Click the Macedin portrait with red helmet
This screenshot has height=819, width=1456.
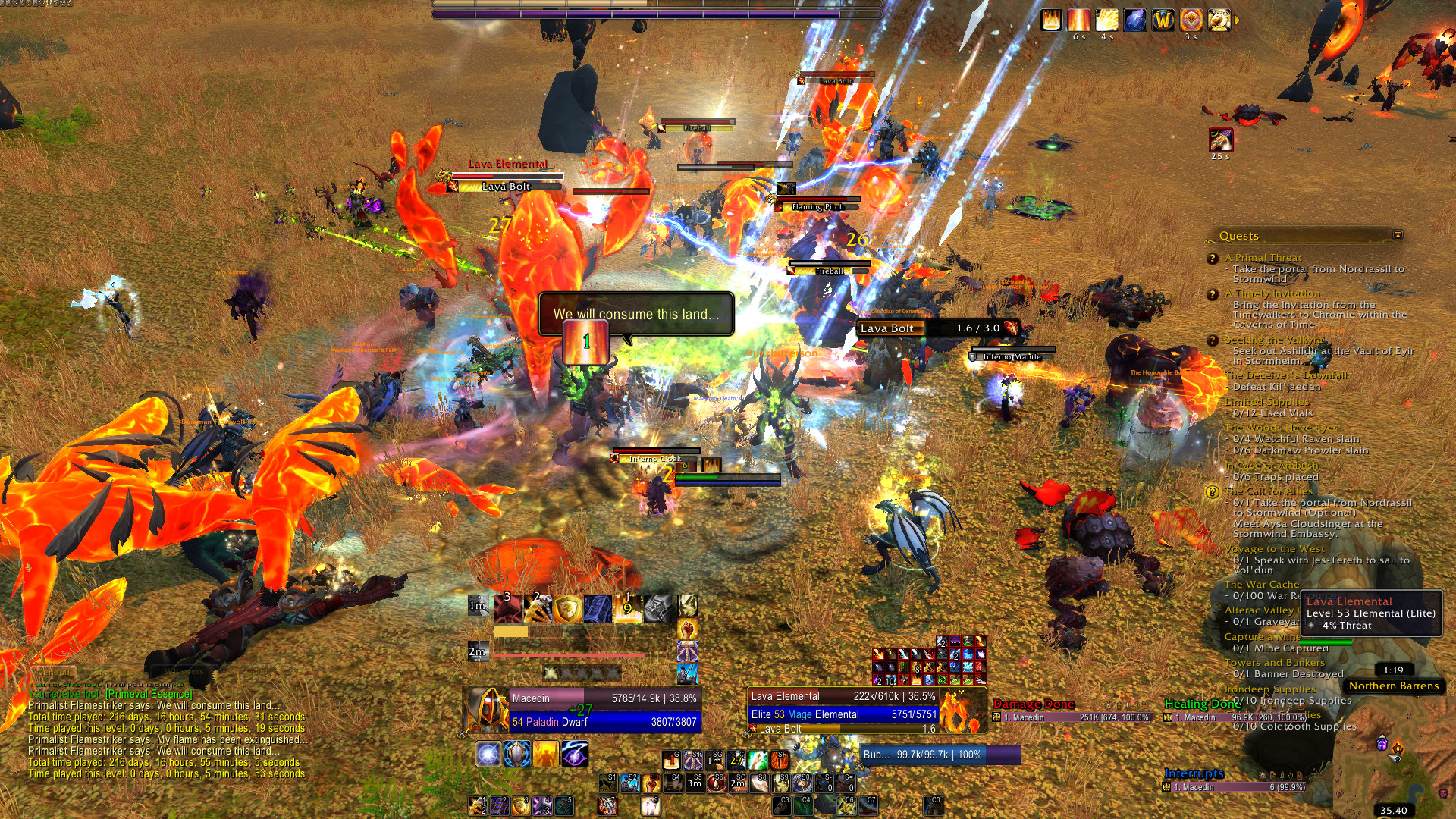pos(486,710)
